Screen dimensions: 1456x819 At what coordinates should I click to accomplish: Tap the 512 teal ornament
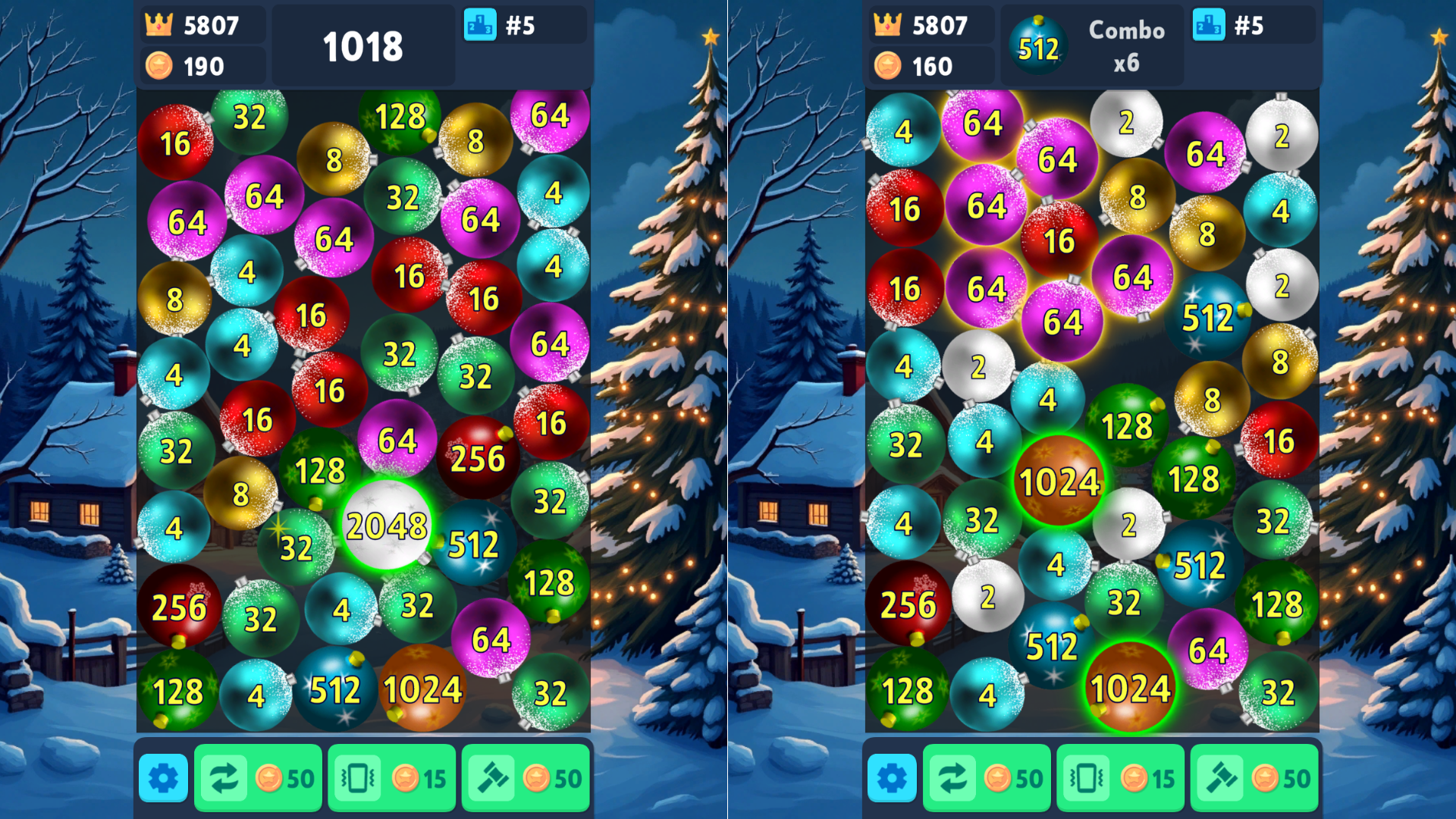(x=475, y=542)
